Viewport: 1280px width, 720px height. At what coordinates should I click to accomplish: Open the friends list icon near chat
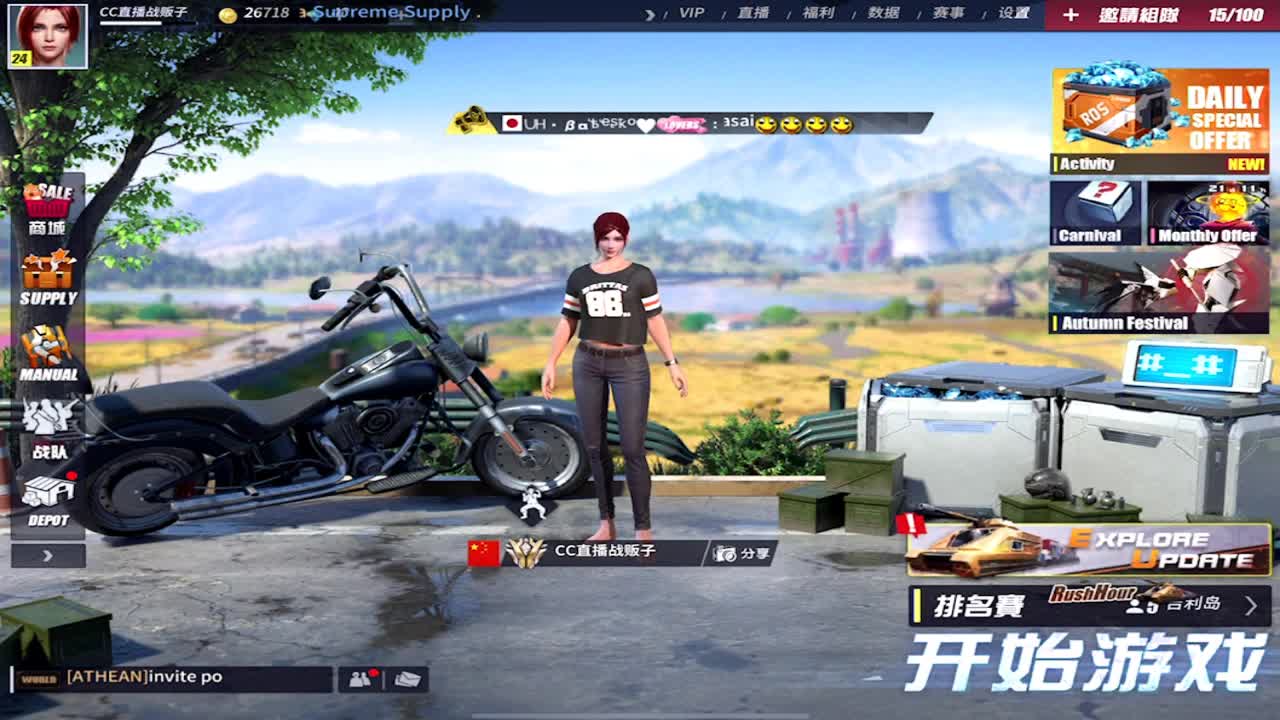click(x=360, y=678)
